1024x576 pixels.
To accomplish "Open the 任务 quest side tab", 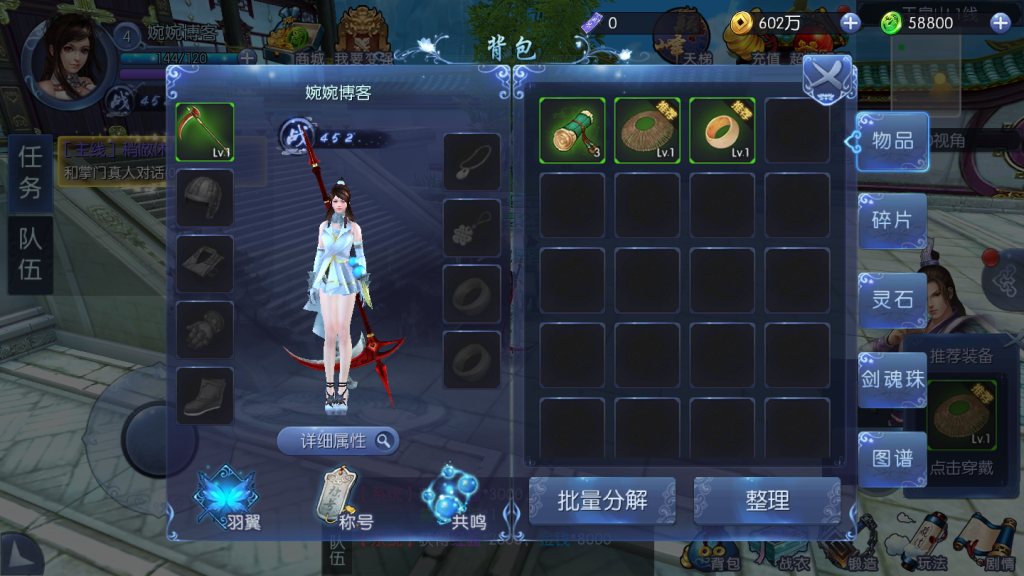I will (30, 172).
